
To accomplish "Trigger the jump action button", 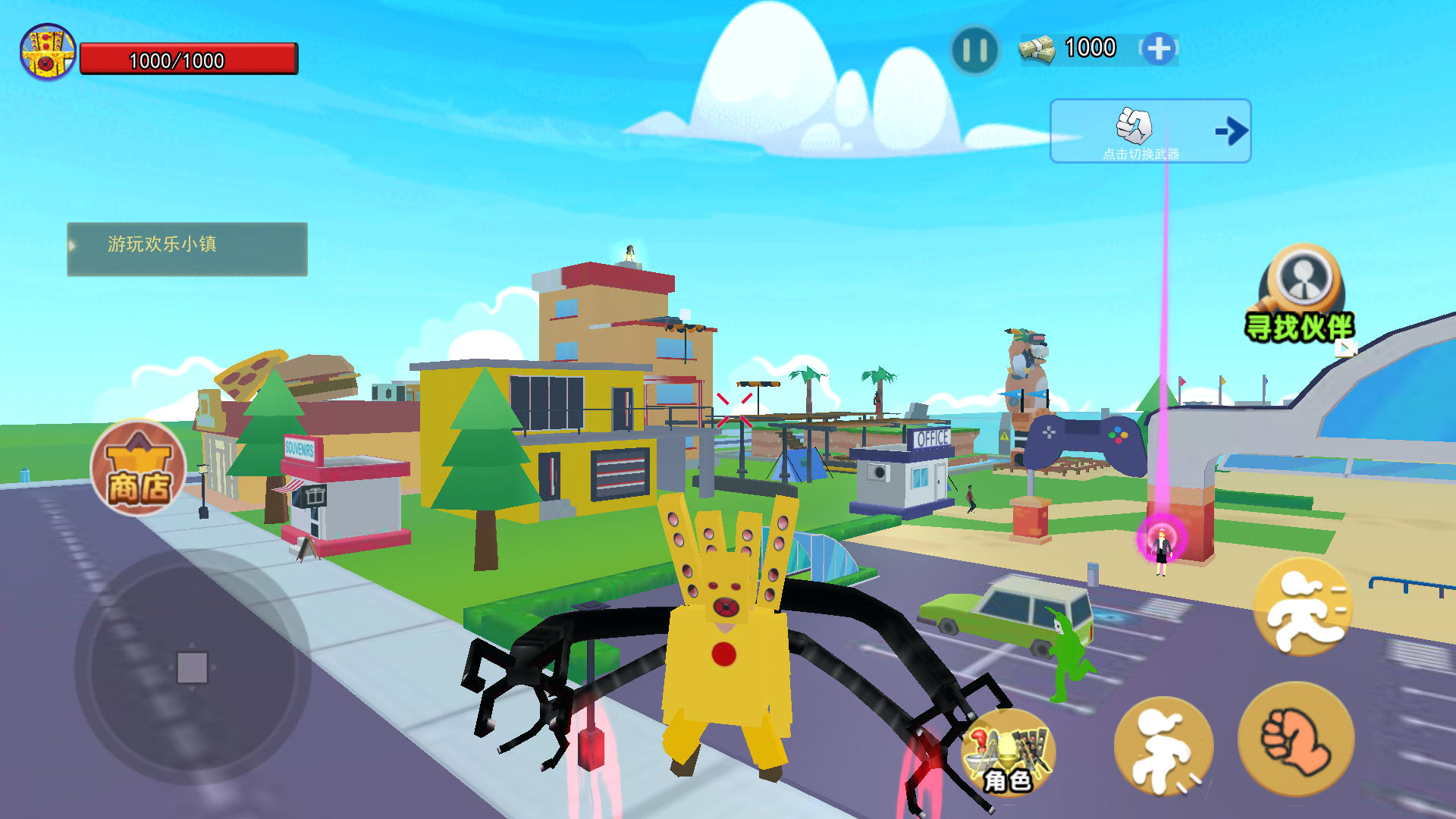I will click(1163, 746).
